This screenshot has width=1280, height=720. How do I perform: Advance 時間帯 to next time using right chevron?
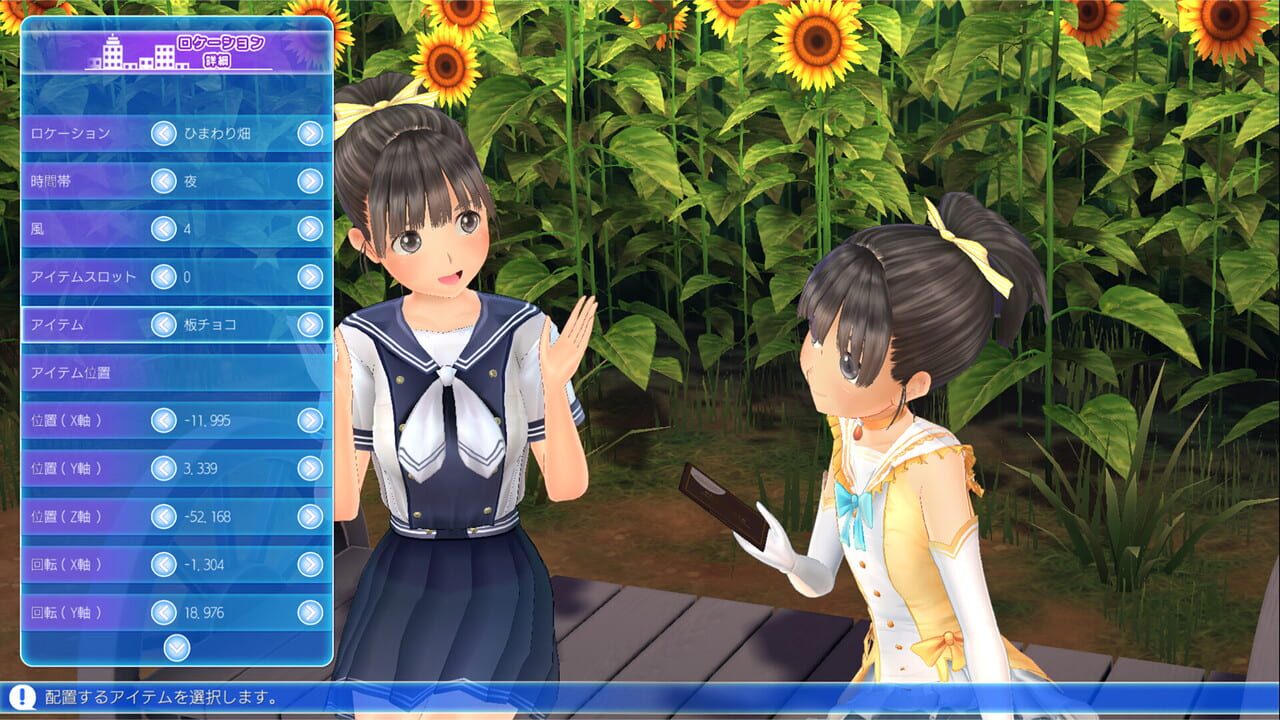(311, 182)
